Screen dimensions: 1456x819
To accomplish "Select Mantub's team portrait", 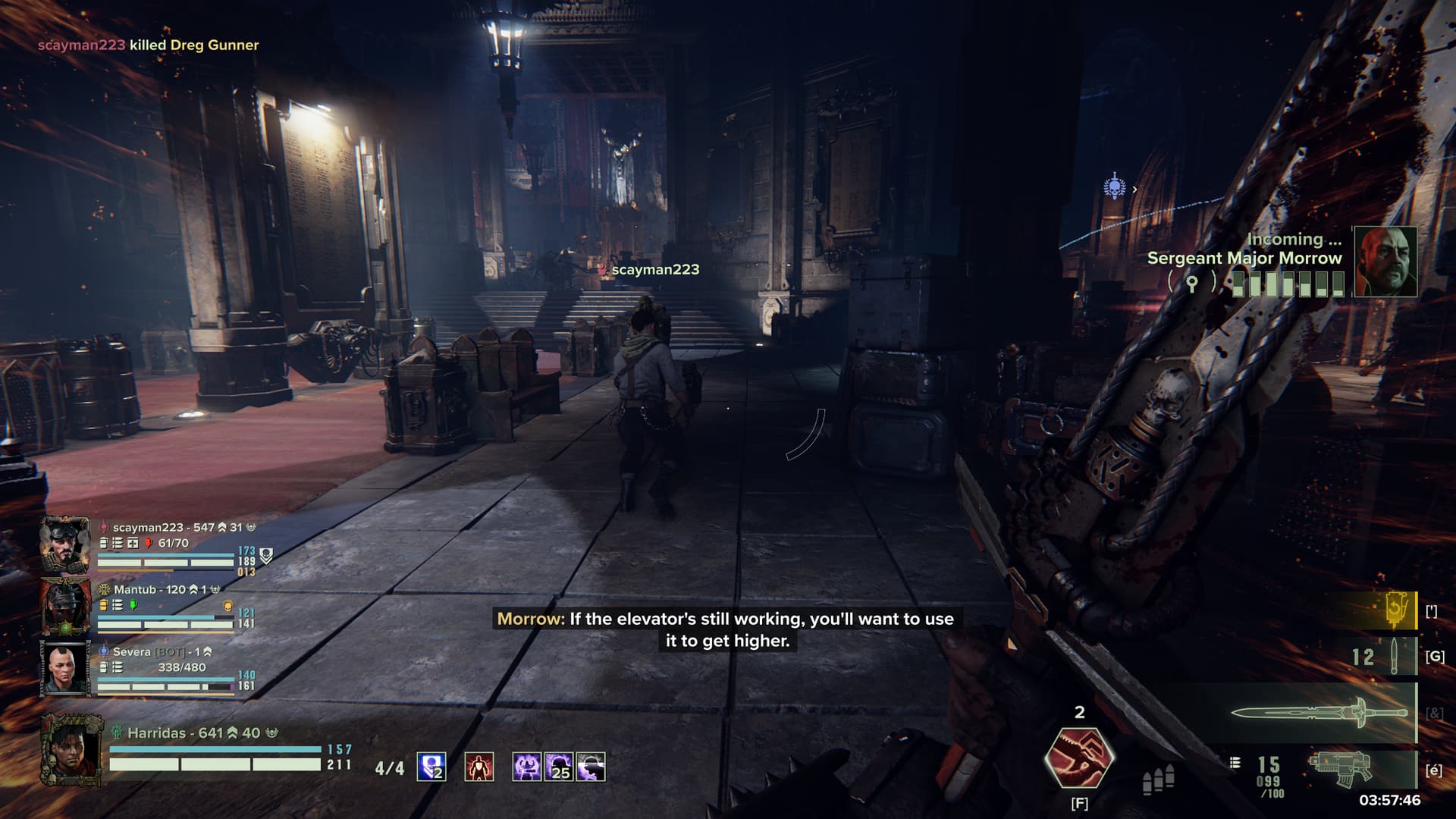I will coord(65,606).
